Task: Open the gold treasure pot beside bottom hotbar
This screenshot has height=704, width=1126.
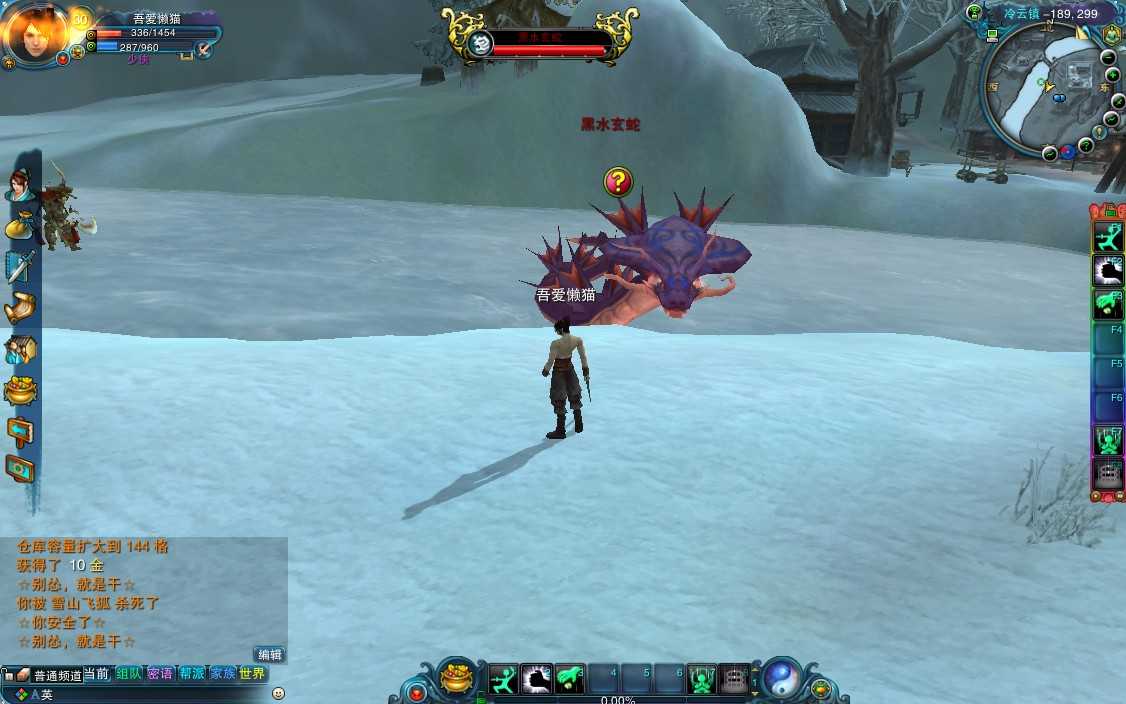Action: 457,677
